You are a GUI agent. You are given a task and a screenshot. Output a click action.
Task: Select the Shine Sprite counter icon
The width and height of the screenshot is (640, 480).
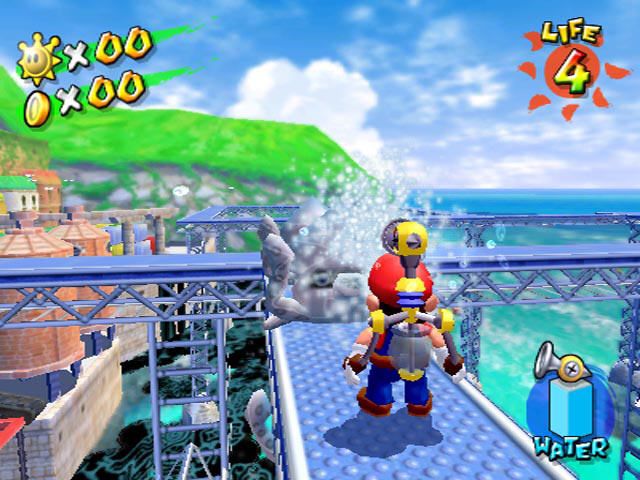click(42, 57)
